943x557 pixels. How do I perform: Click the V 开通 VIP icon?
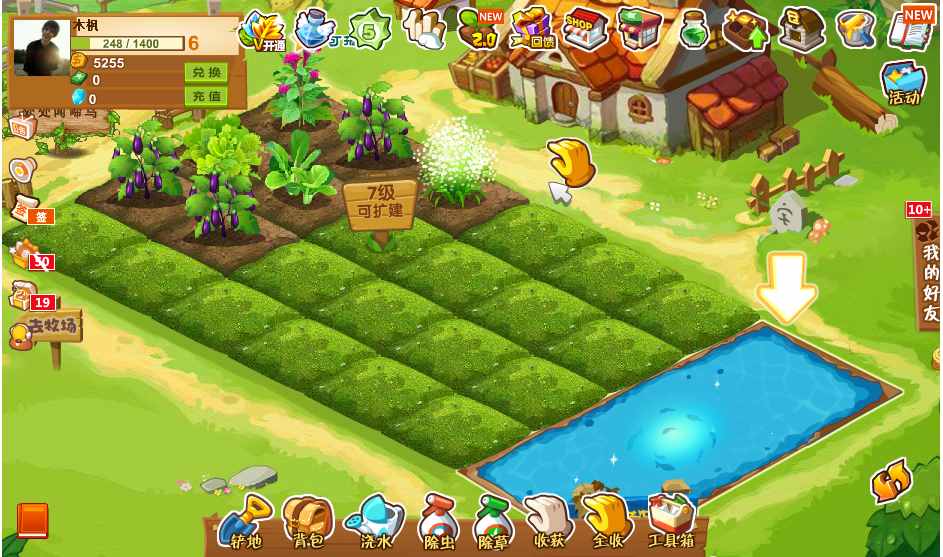(x=263, y=30)
